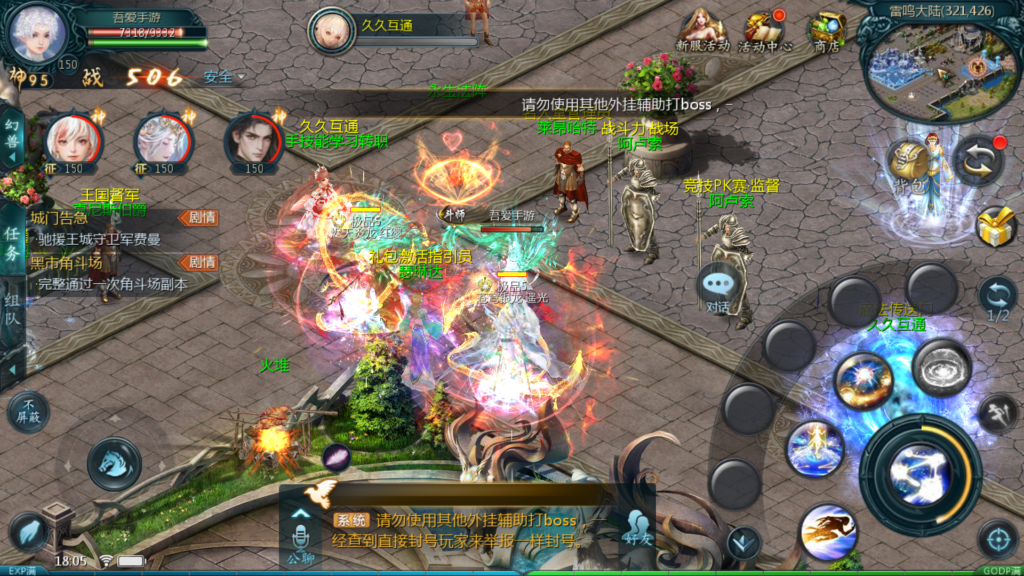
Task: Open the 安全 PK mode dropdown
Action: (224, 77)
